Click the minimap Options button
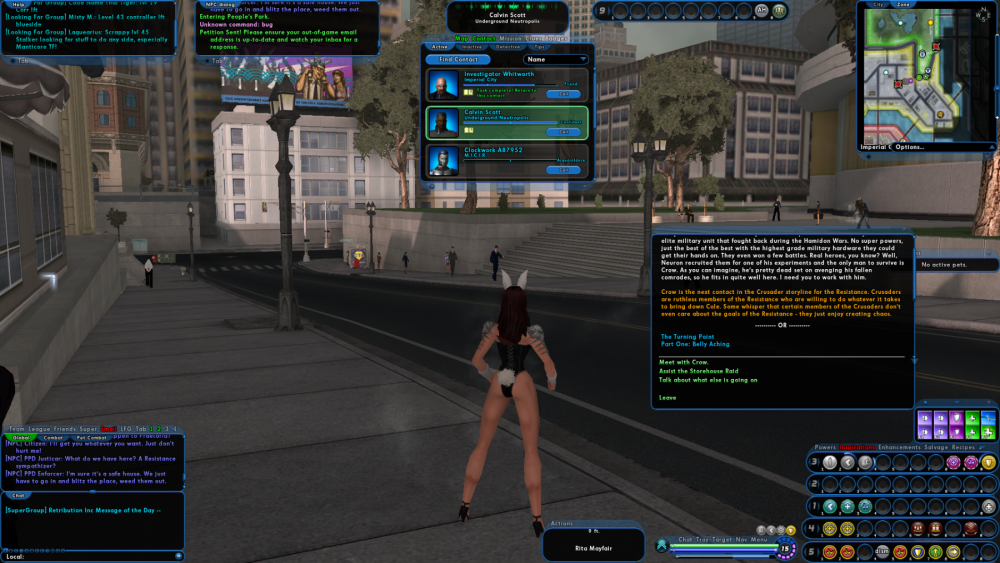Image resolution: width=1000 pixels, height=563 pixels. click(909, 147)
